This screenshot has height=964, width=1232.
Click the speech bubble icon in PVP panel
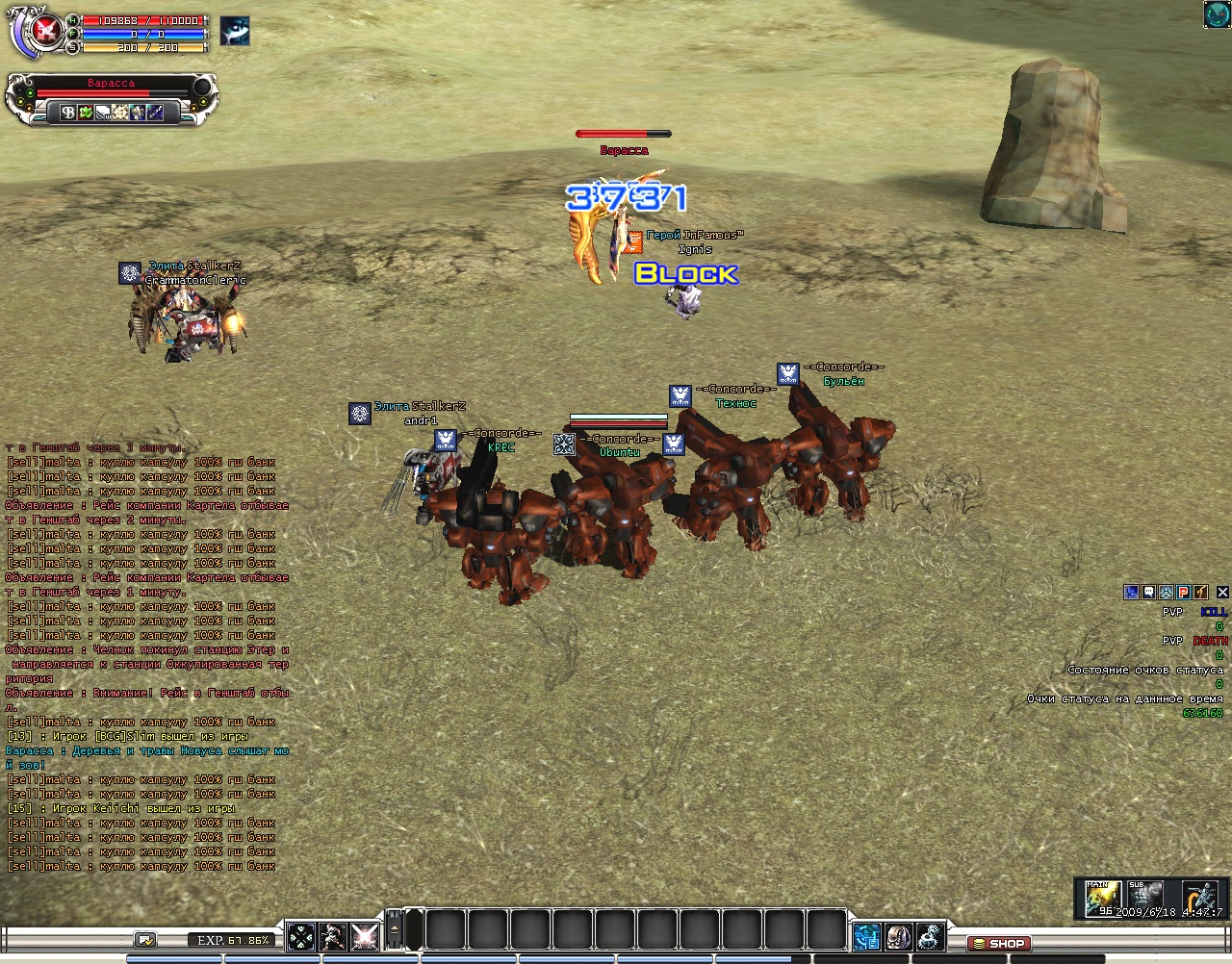click(1148, 593)
